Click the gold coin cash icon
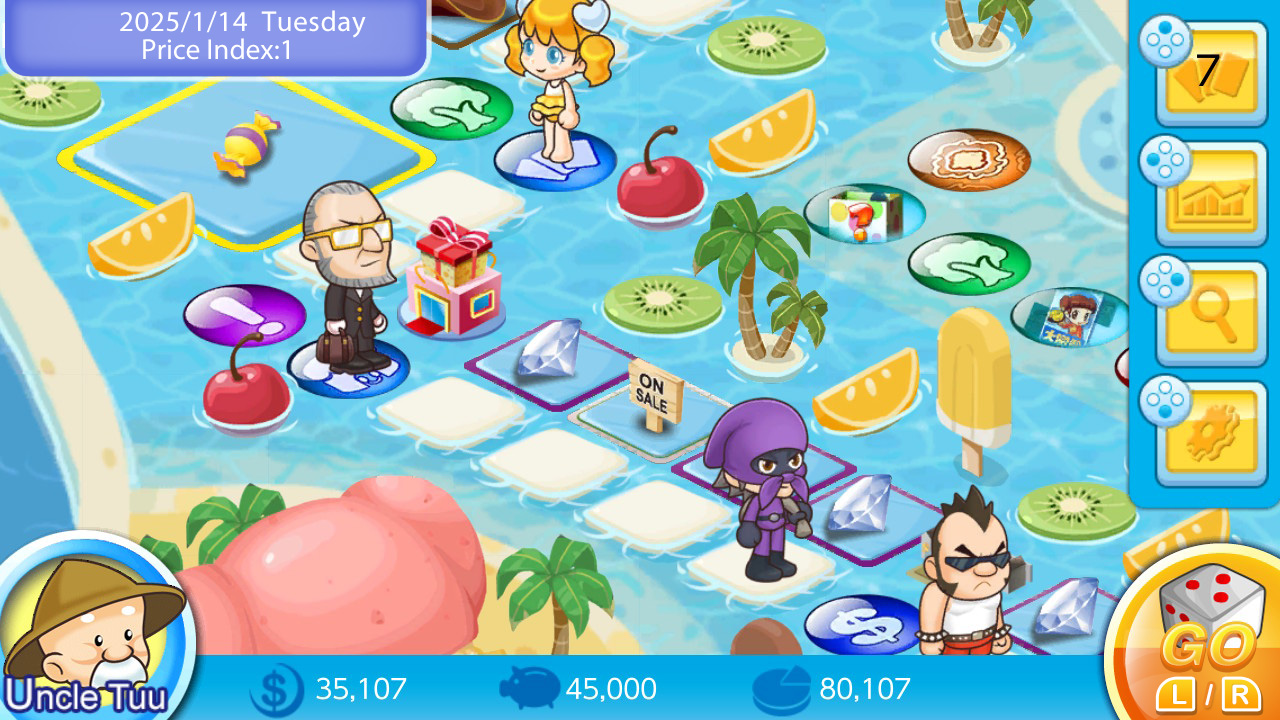 [x=273, y=688]
